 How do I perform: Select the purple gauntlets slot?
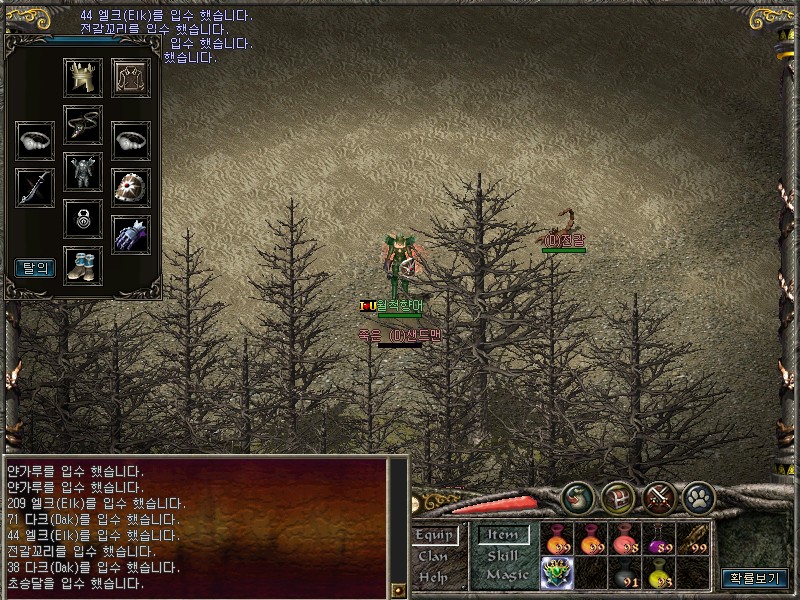point(130,234)
